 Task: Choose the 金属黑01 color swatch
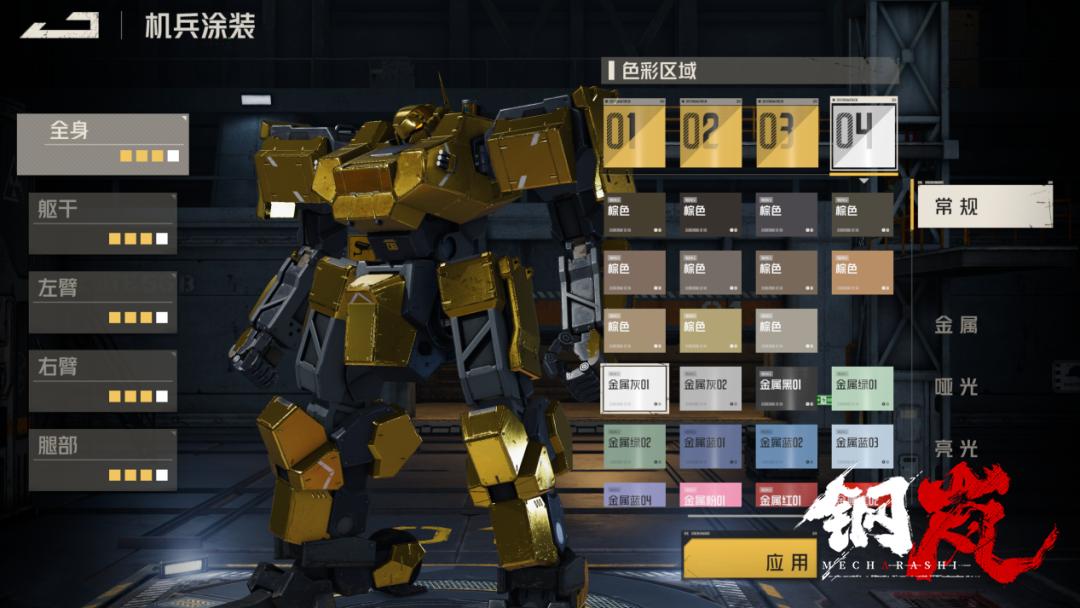tap(787, 389)
